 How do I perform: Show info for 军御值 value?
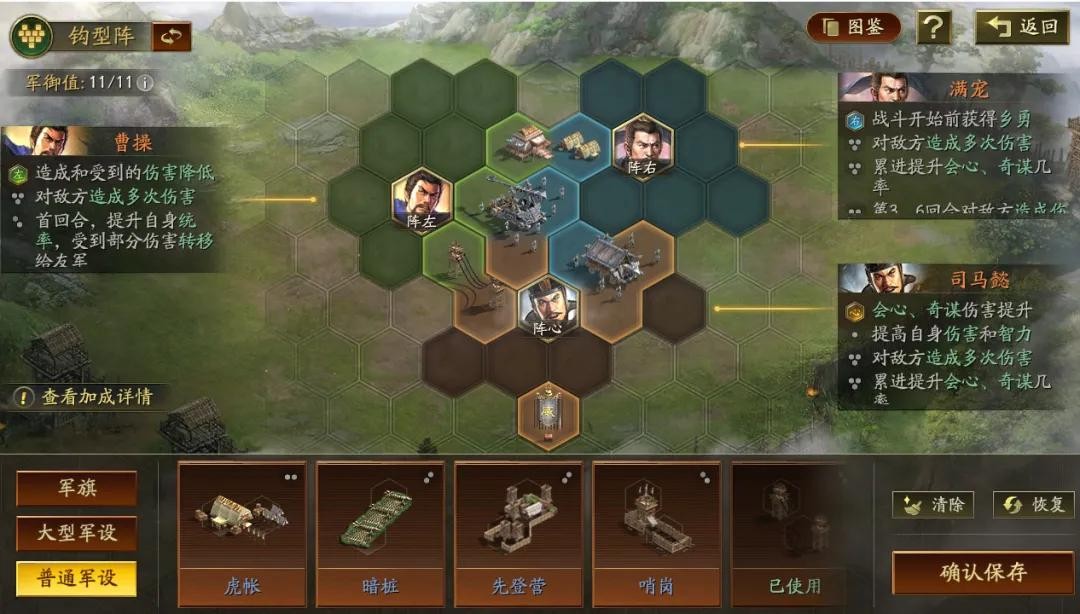tap(146, 82)
